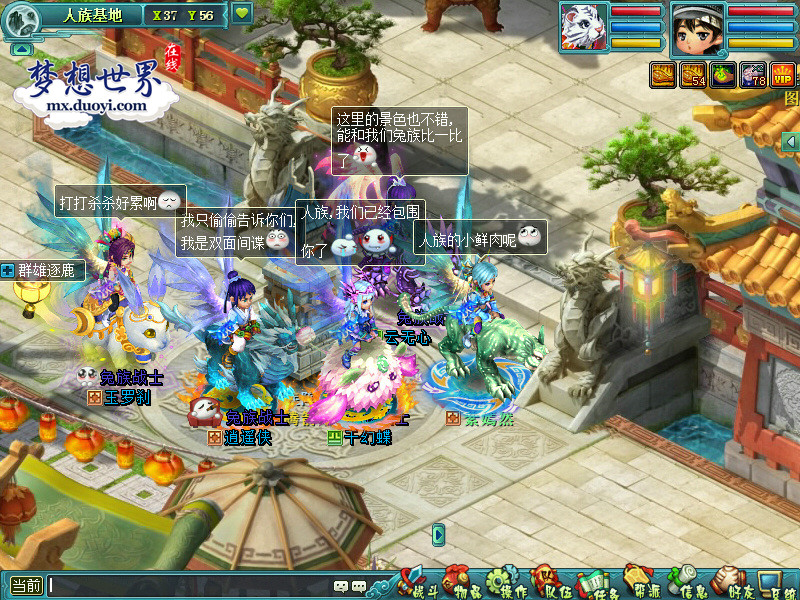Click the chat text input field
The height and width of the screenshot is (600, 800).
190,586
